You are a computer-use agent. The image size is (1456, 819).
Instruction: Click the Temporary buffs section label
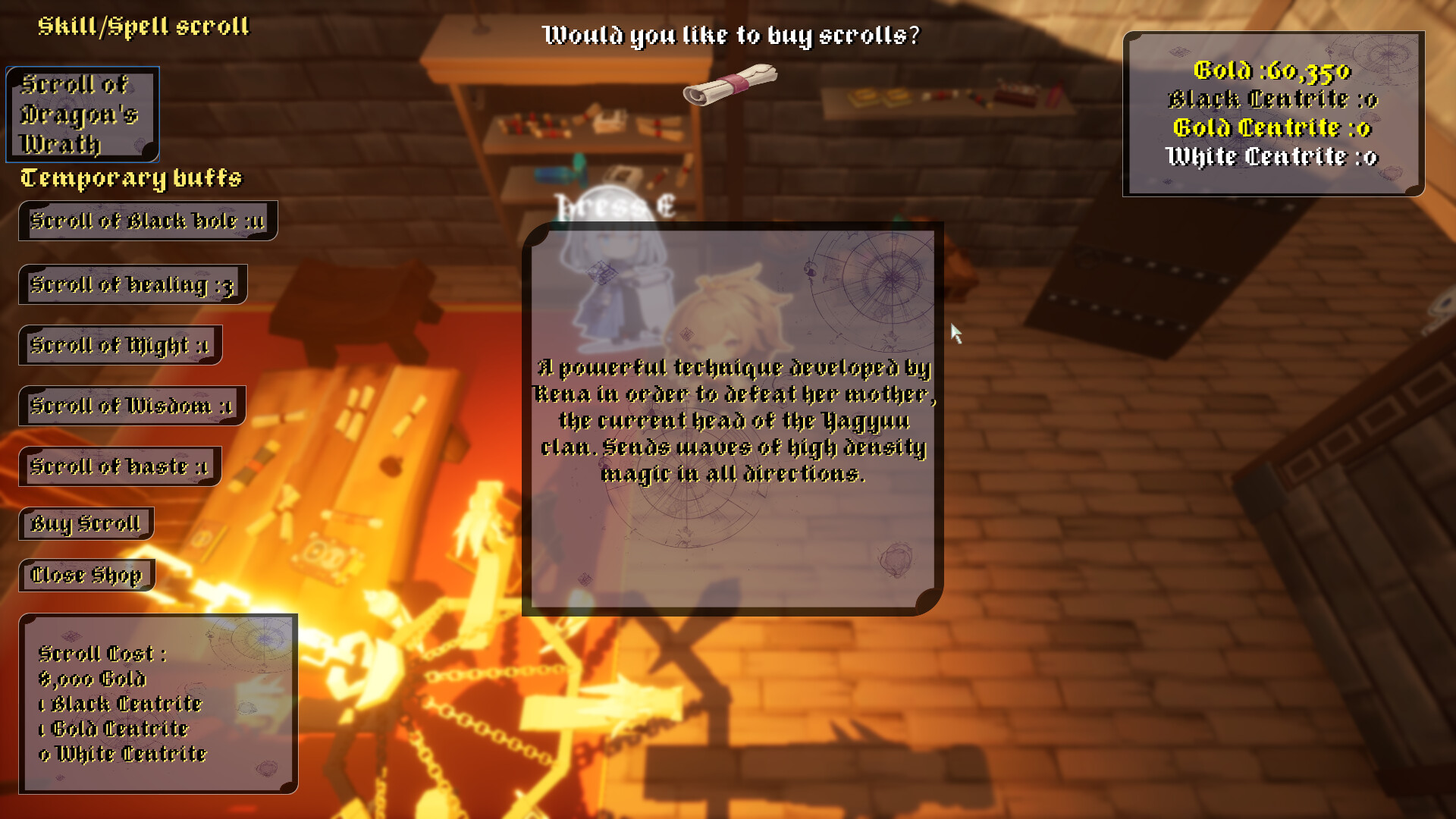(130, 179)
